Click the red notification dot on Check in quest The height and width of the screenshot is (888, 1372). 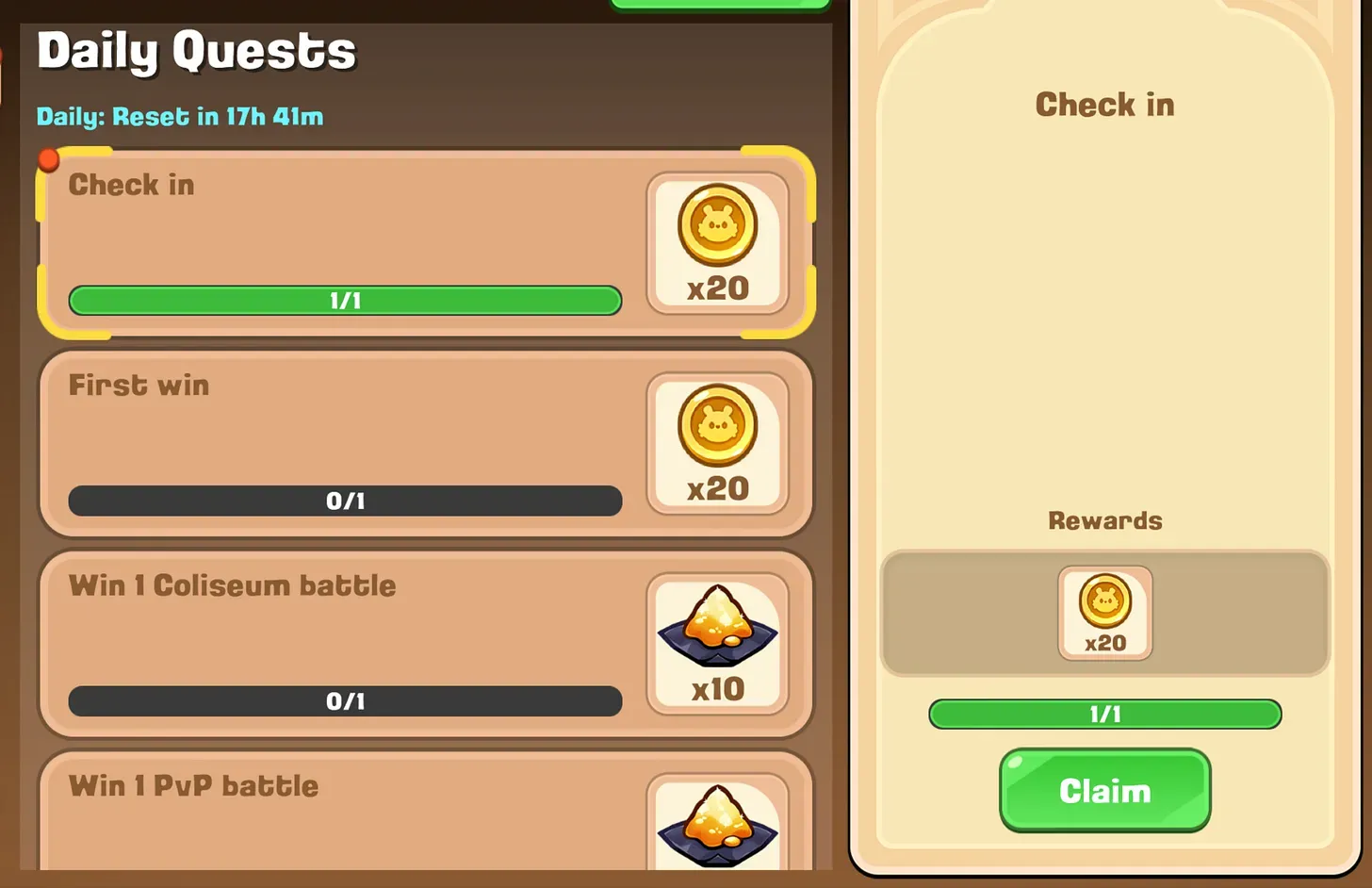pos(48,159)
